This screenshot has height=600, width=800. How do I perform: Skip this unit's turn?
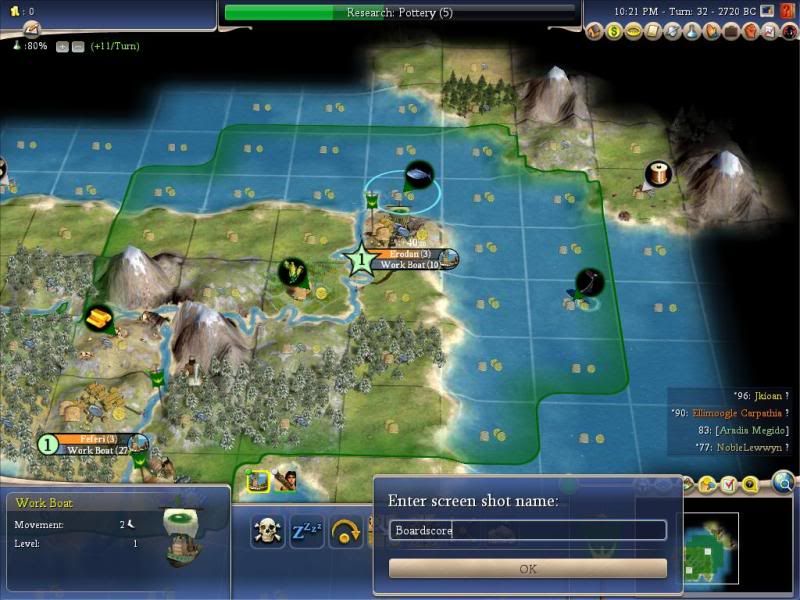[x=345, y=530]
